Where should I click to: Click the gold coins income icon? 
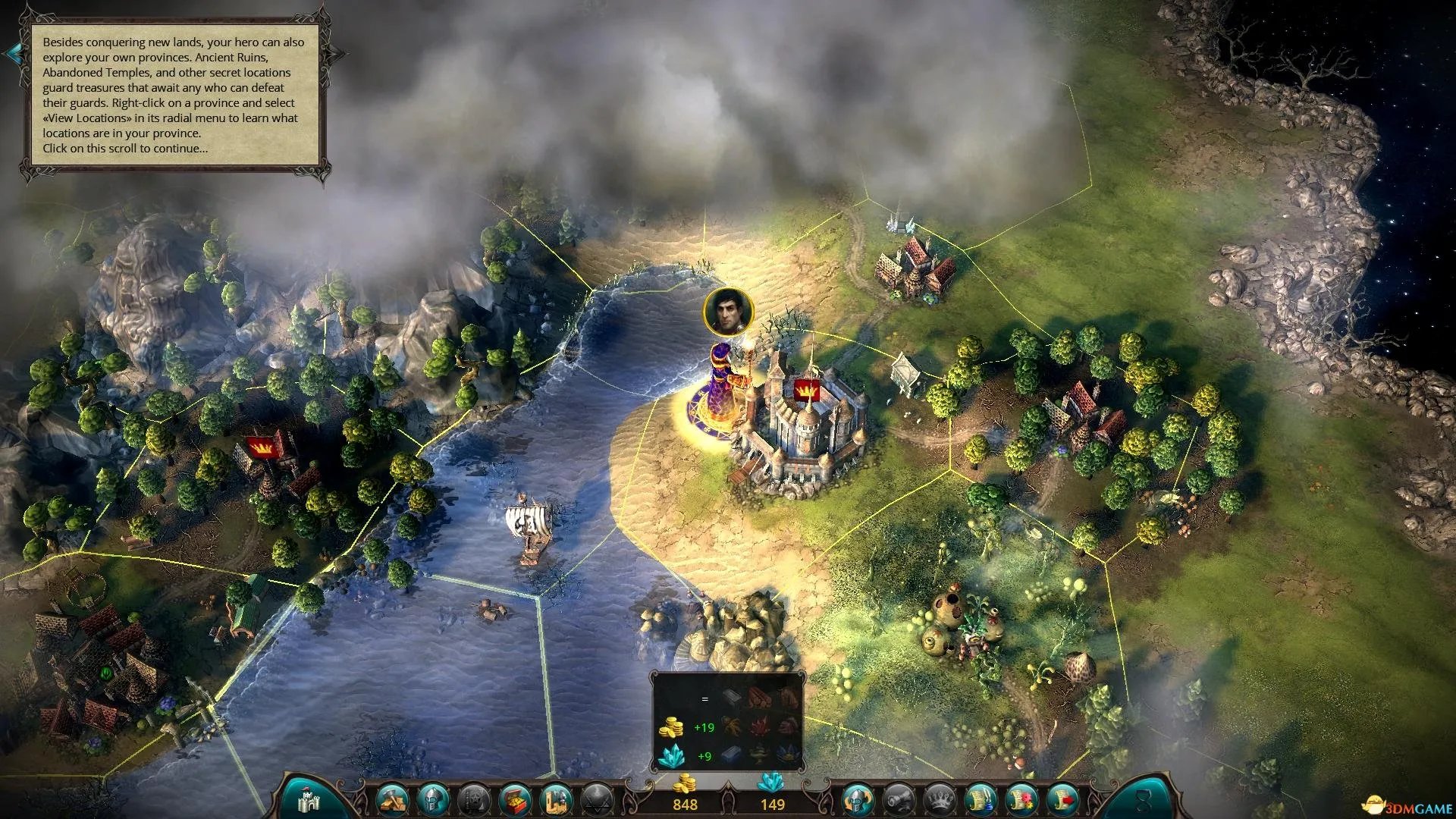(x=670, y=727)
